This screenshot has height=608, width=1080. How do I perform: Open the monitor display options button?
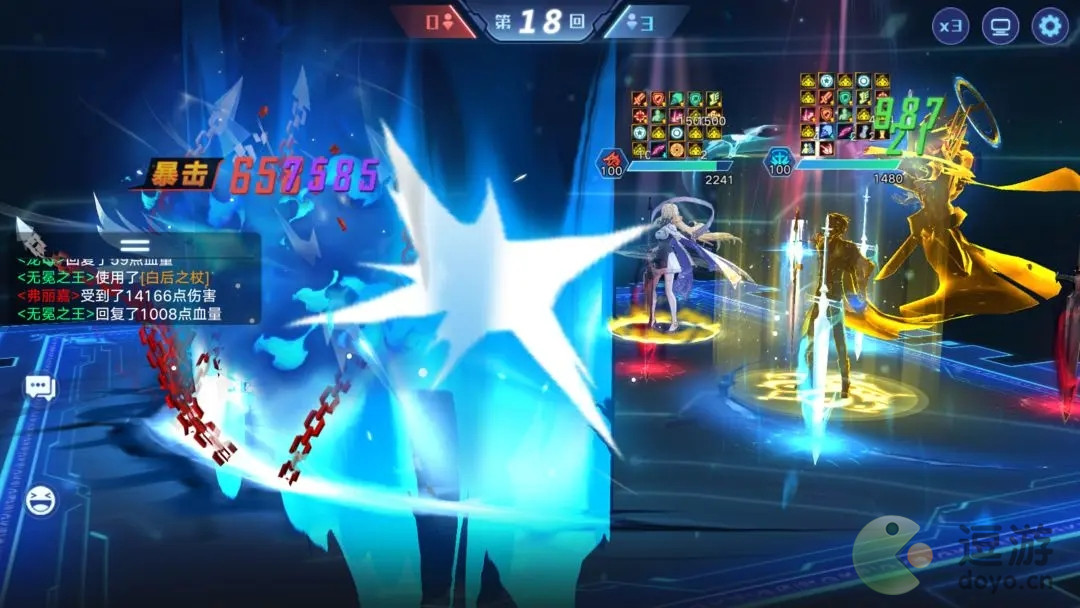point(999,26)
